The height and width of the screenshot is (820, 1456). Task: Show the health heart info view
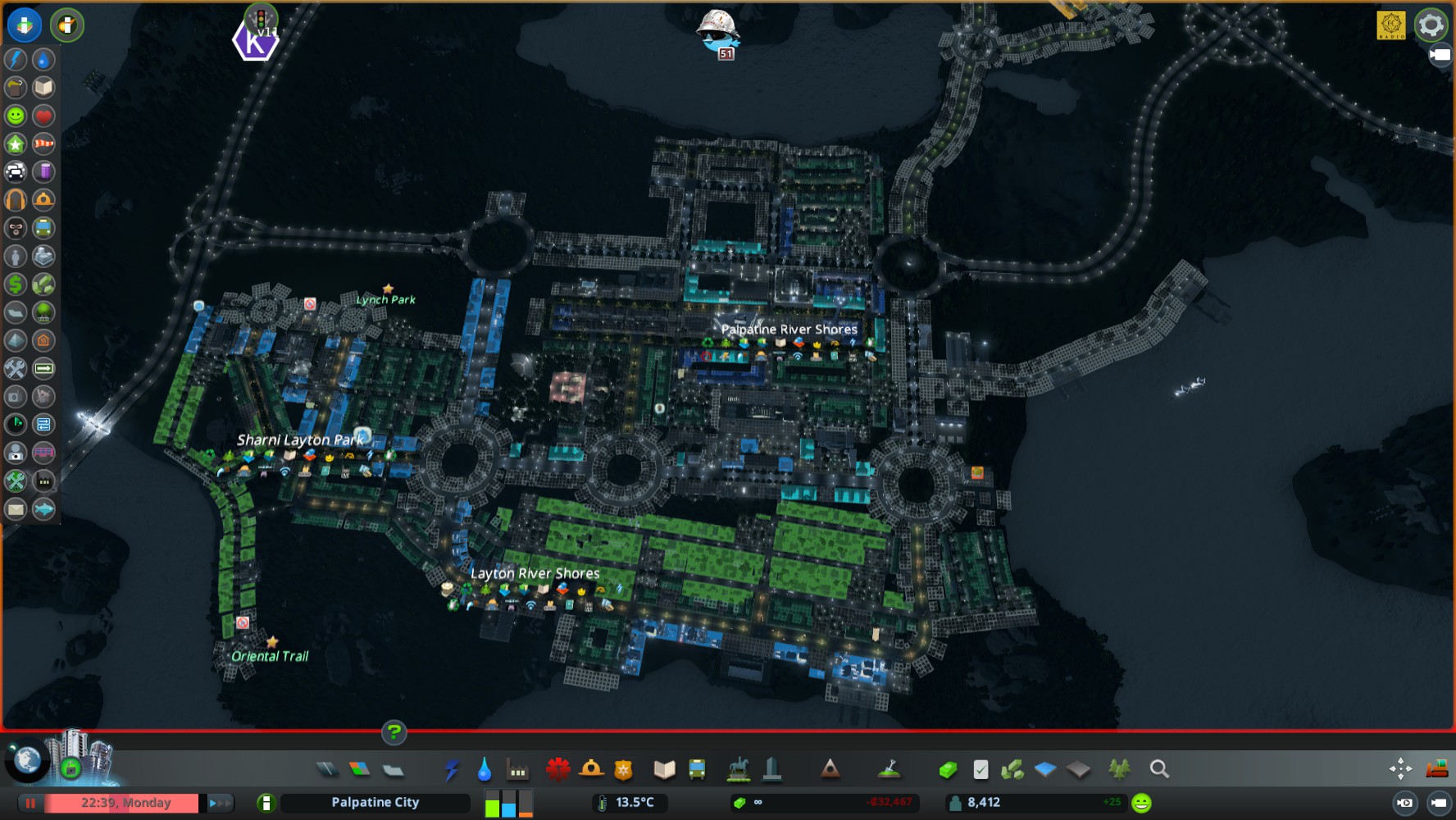click(43, 116)
